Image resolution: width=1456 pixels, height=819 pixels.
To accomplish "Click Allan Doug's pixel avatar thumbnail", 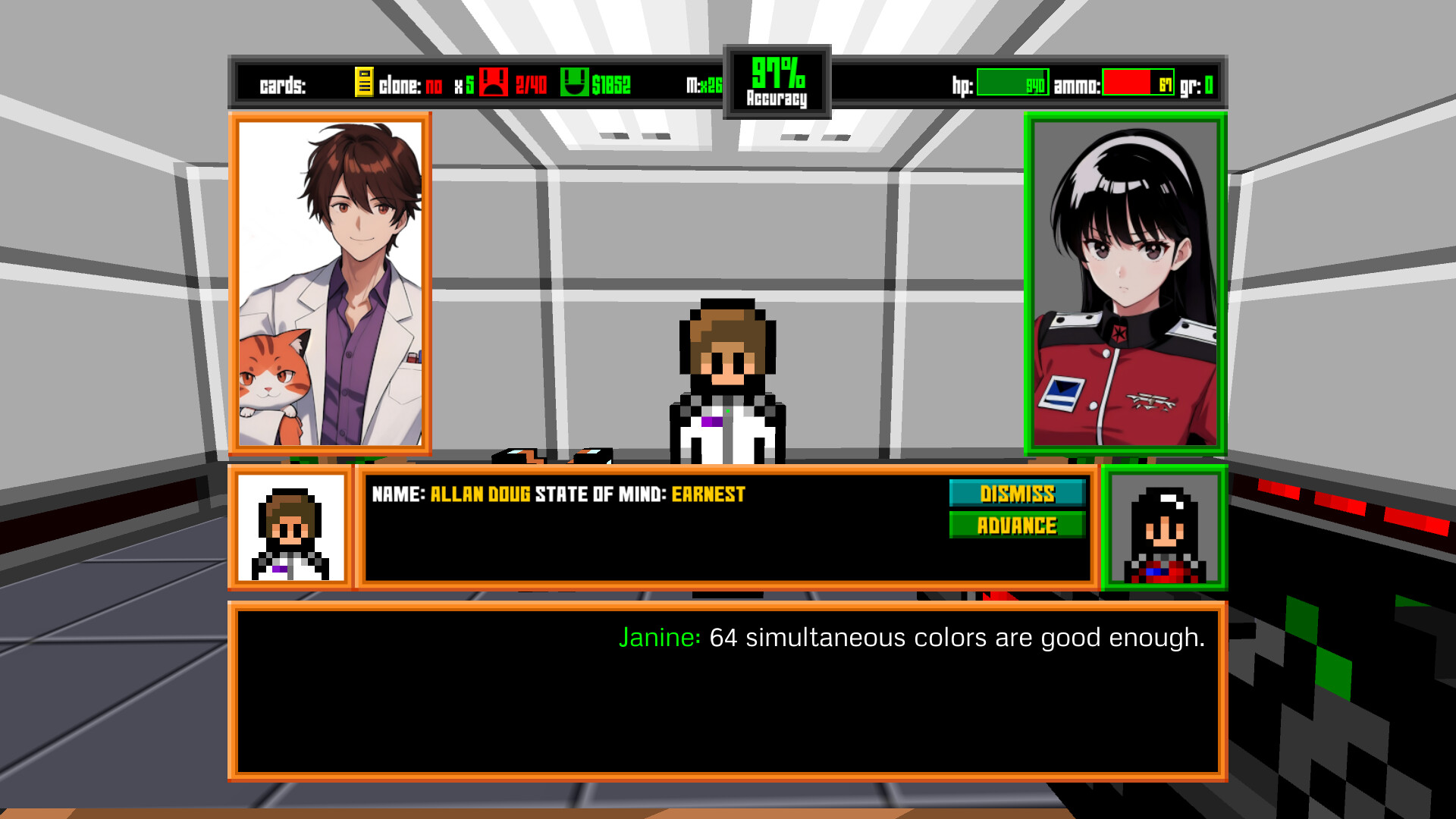I will pos(291,529).
